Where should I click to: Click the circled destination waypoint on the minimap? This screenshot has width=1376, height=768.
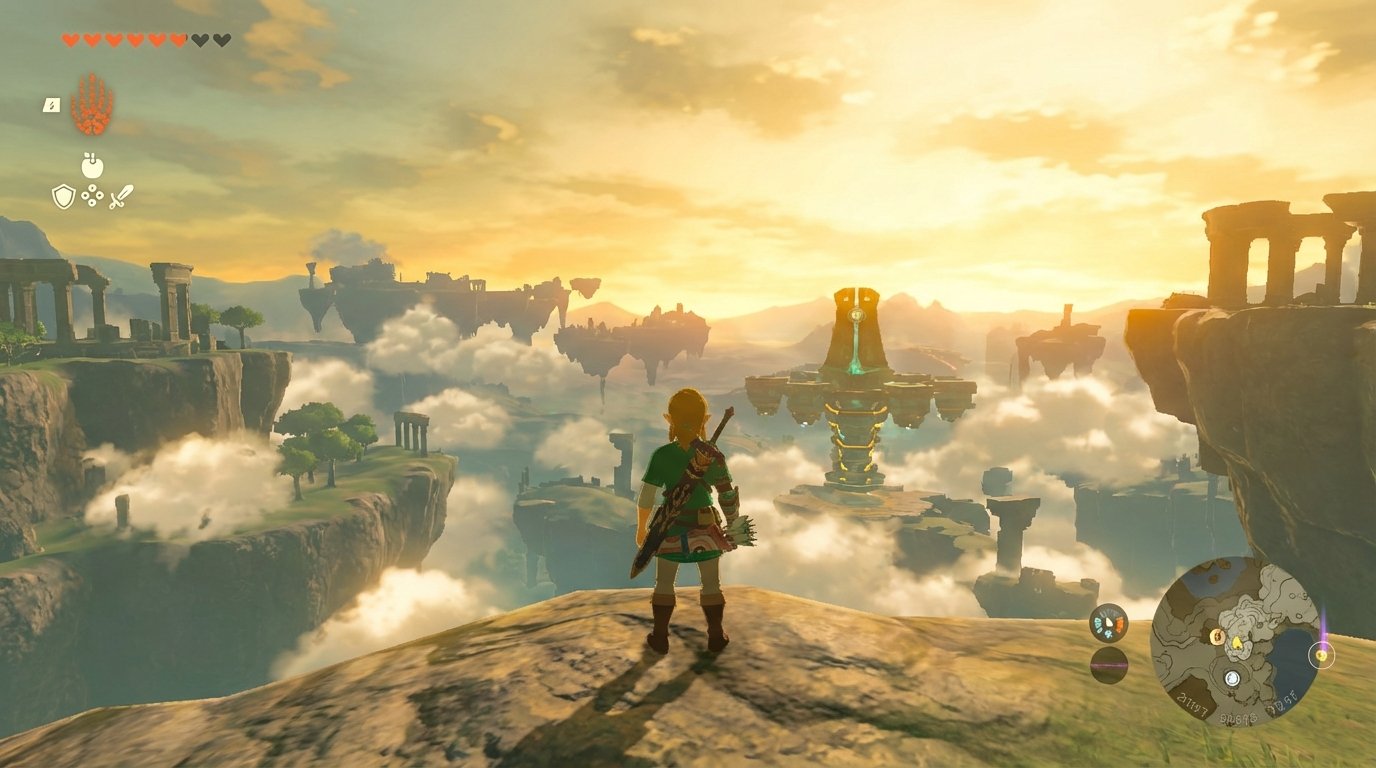pyautogui.click(x=1321, y=655)
